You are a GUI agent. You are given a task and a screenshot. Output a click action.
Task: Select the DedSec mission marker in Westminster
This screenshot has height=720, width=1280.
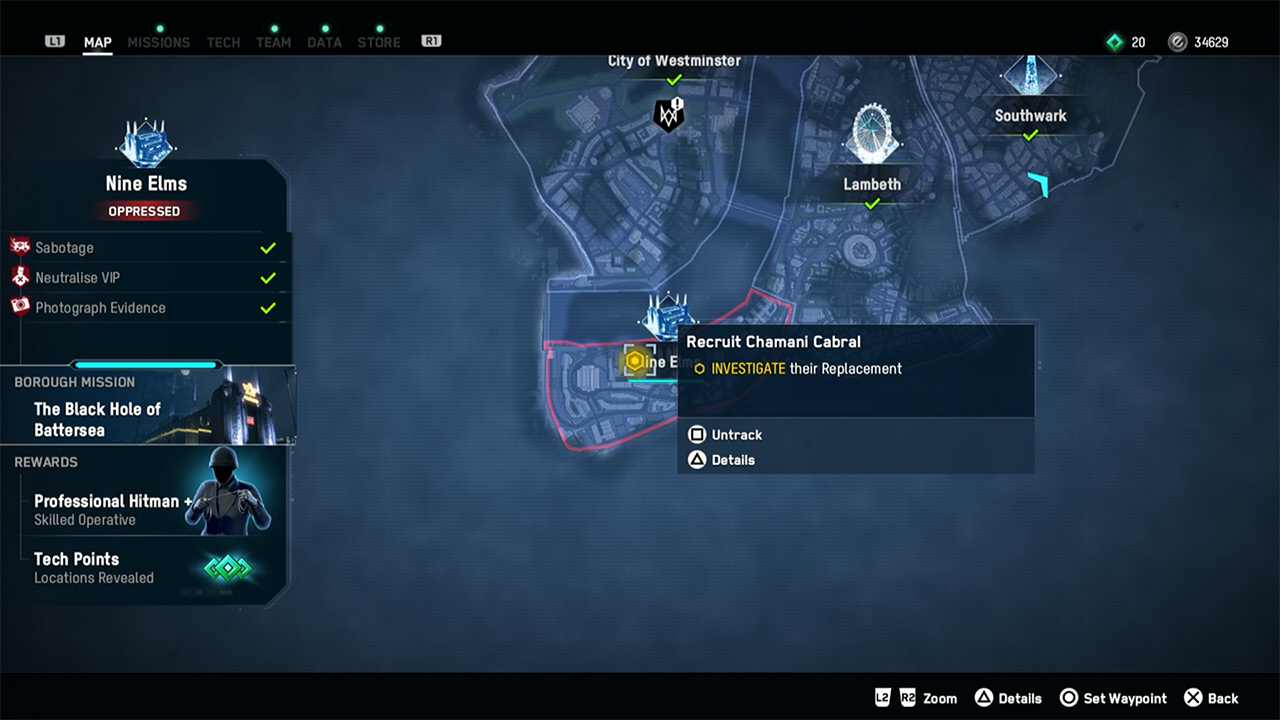tap(669, 114)
